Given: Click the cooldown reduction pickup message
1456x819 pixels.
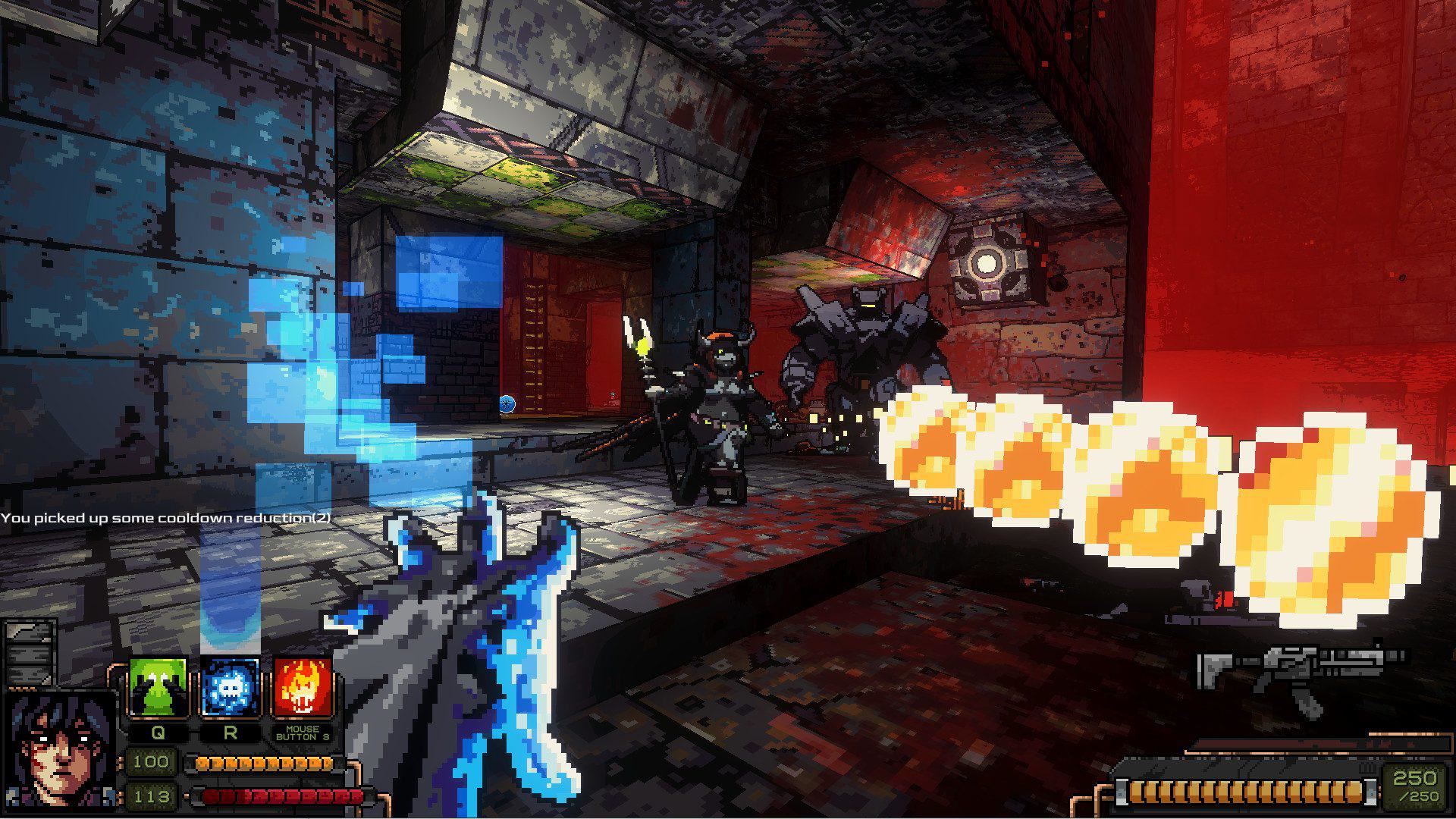Looking at the screenshot, I should [167, 519].
